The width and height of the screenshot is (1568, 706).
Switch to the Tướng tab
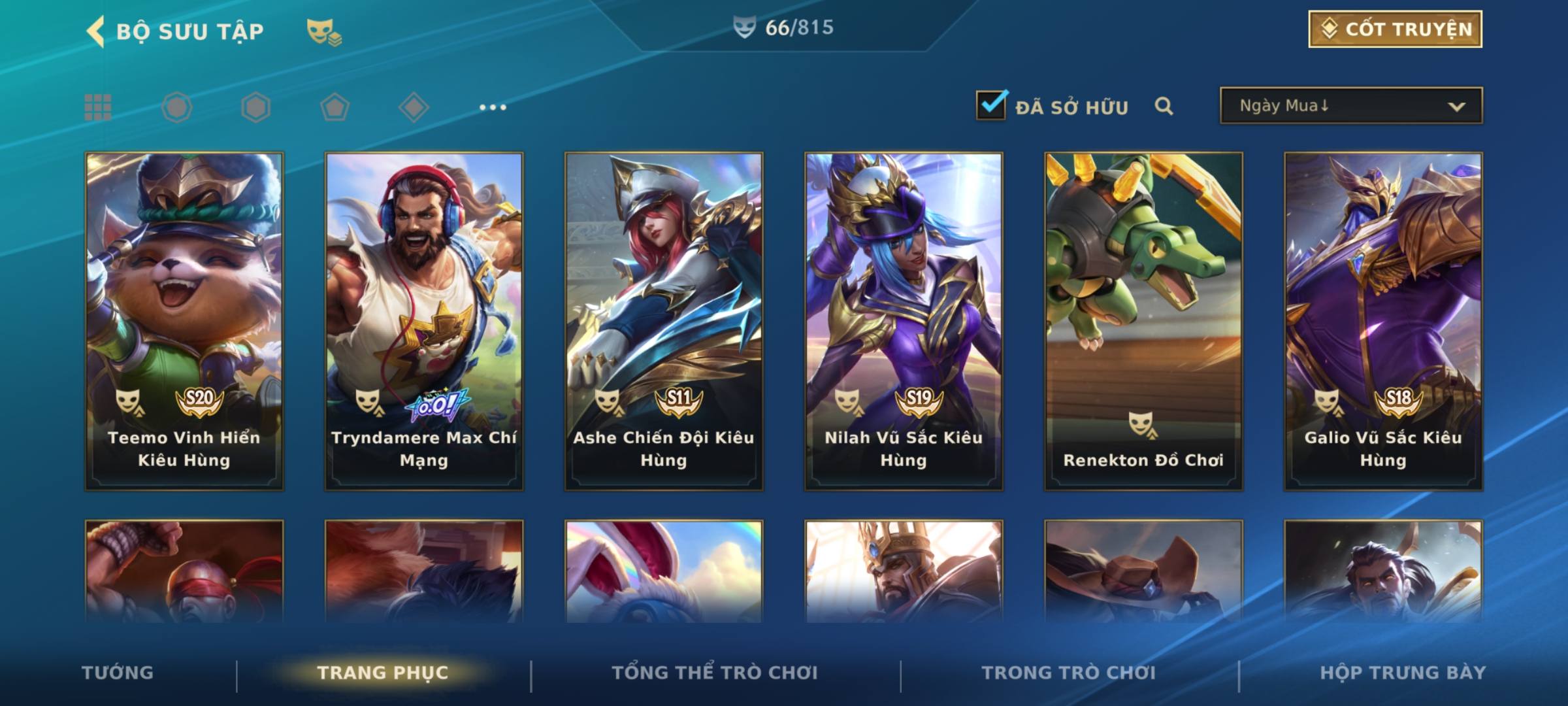pos(118,673)
